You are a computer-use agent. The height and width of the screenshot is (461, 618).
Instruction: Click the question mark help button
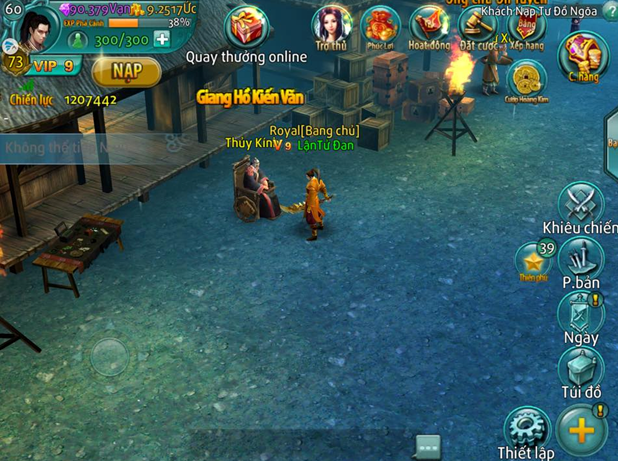coord(609,11)
